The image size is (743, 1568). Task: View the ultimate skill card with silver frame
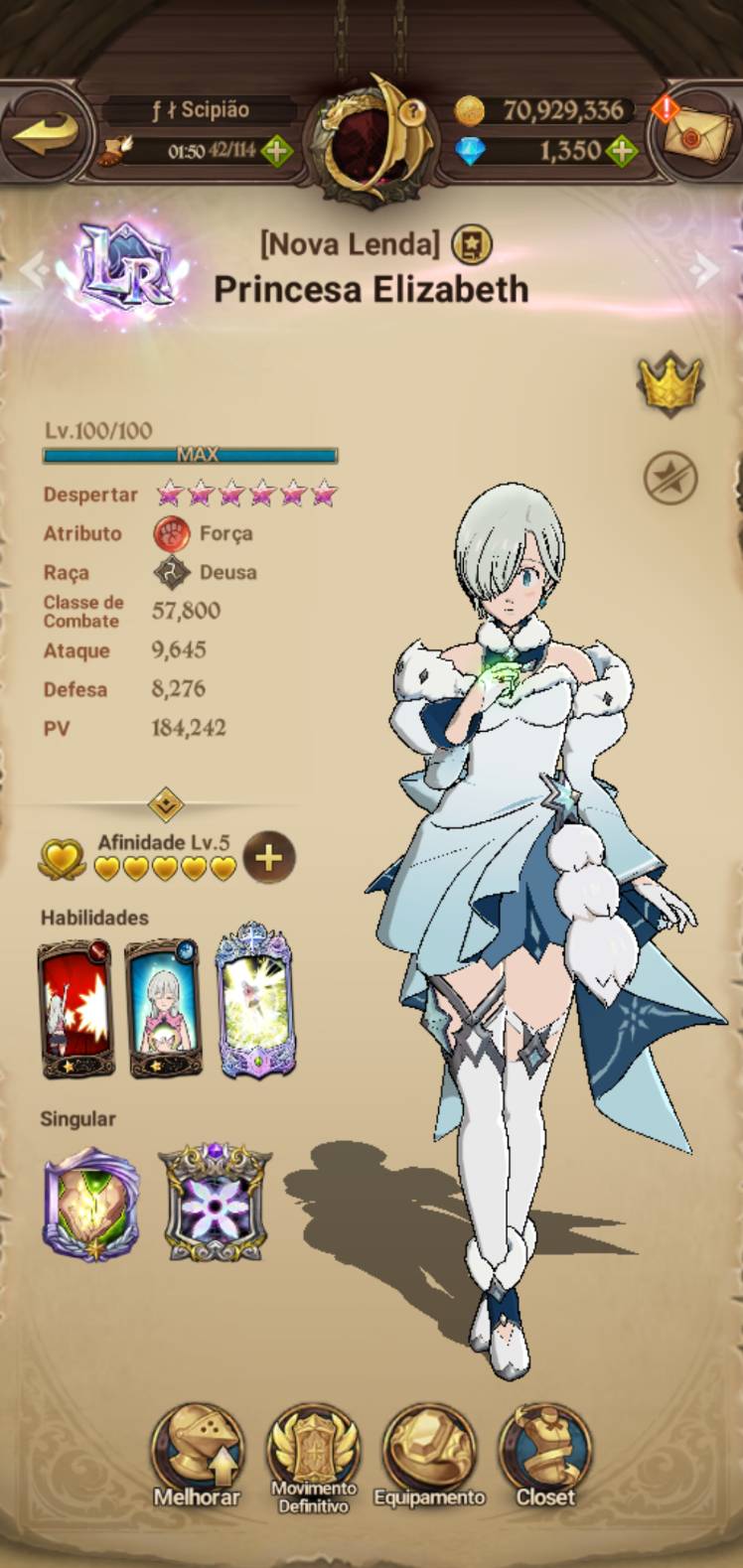click(255, 1001)
